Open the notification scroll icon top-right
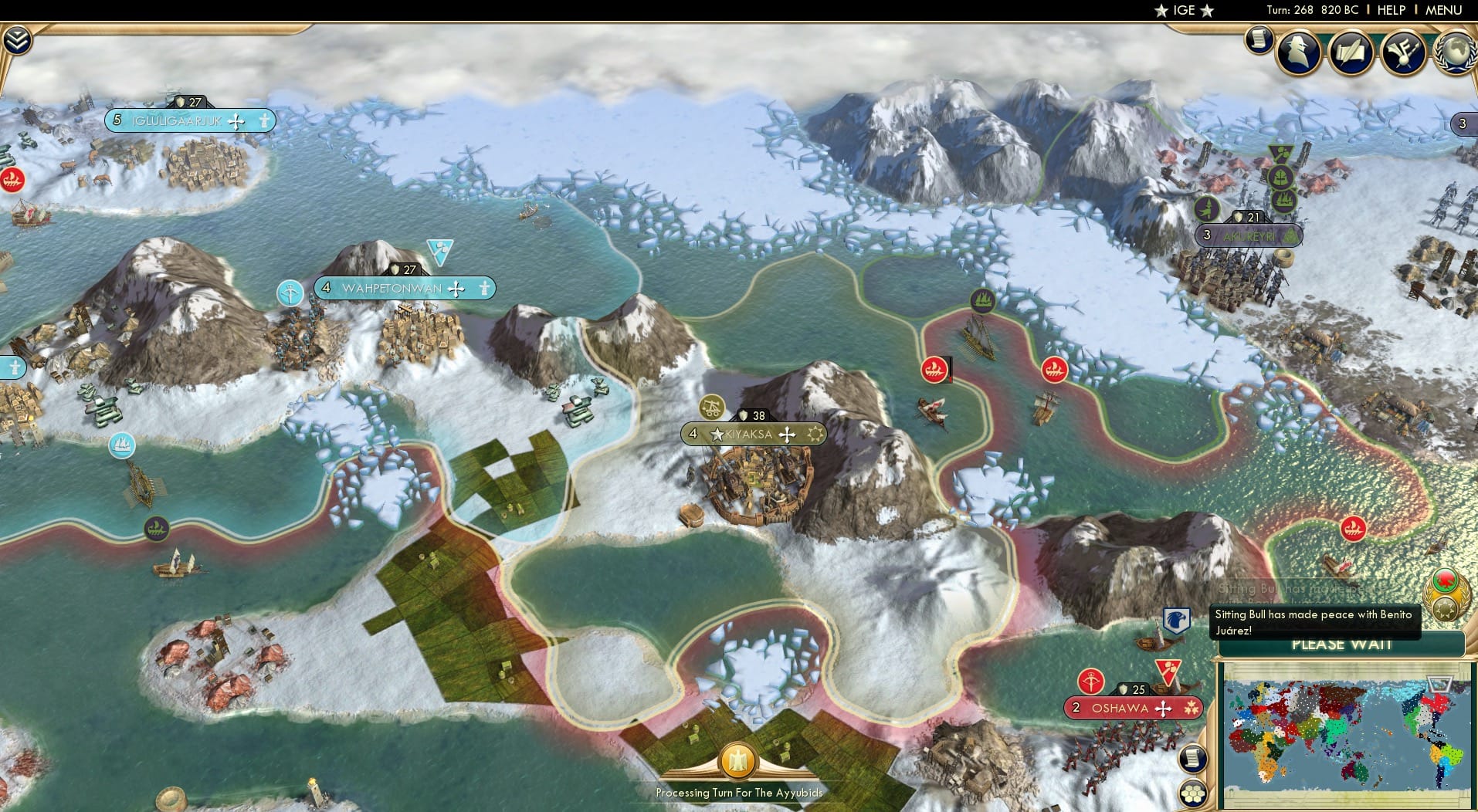The image size is (1478, 812). (1259, 40)
